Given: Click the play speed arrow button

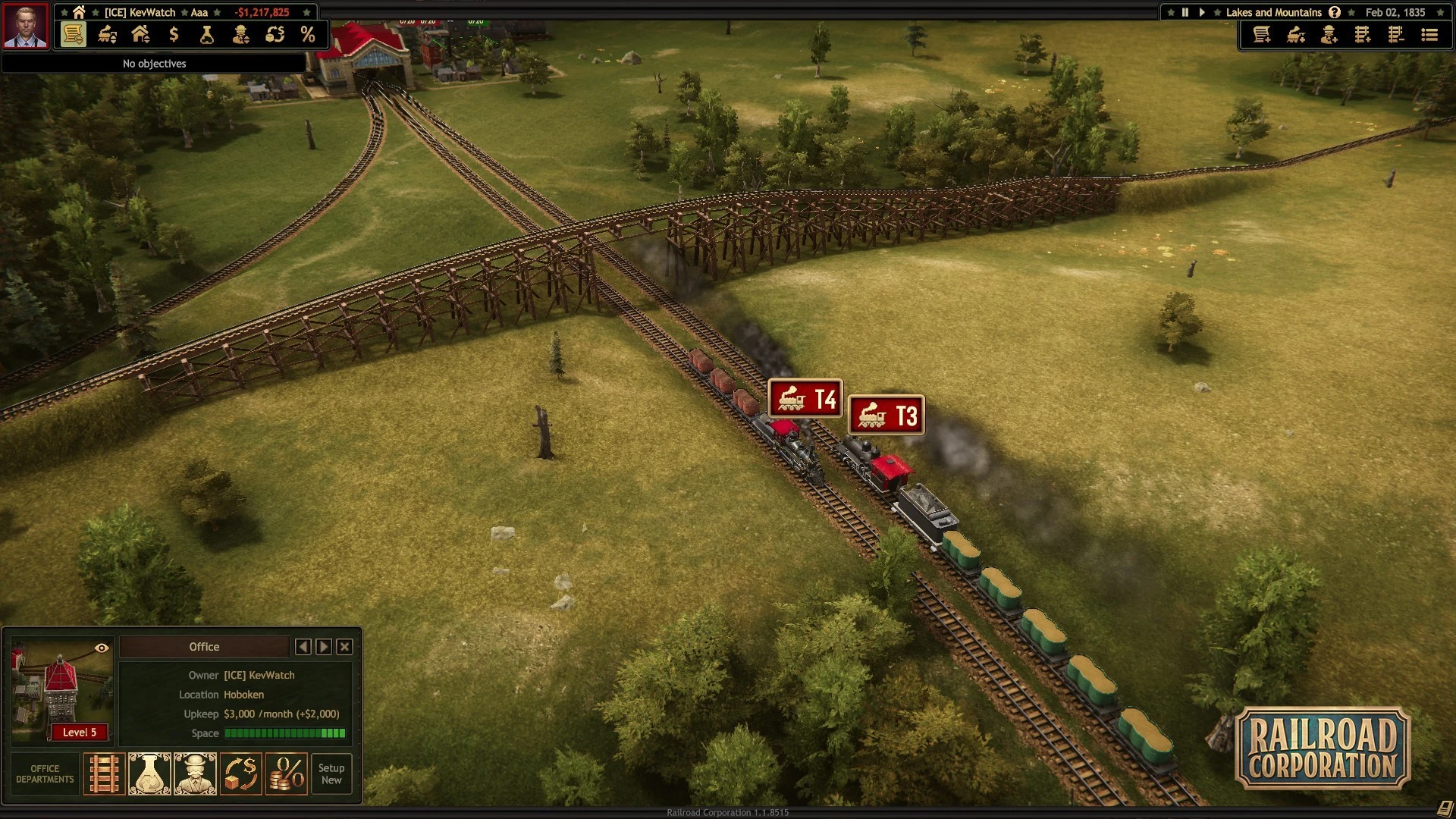Looking at the screenshot, I should click(x=1202, y=12).
